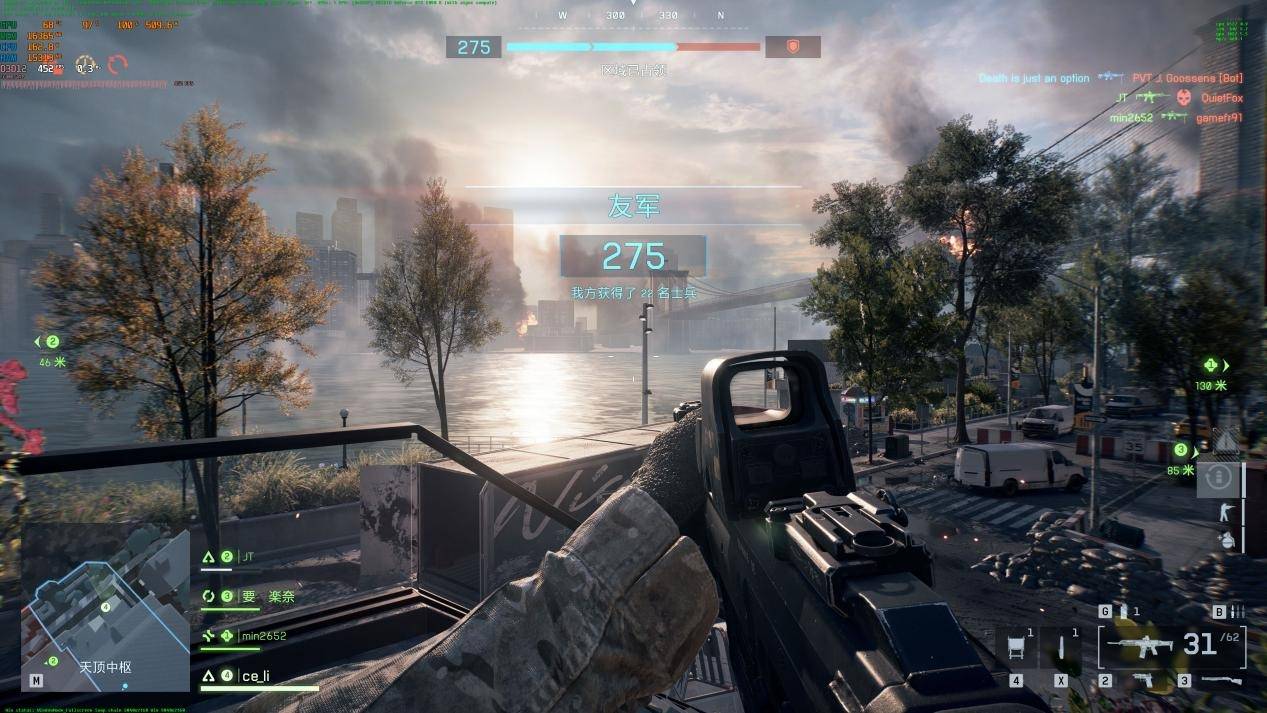Click squadmate marker 2 showing 46 米

pos(52,342)
